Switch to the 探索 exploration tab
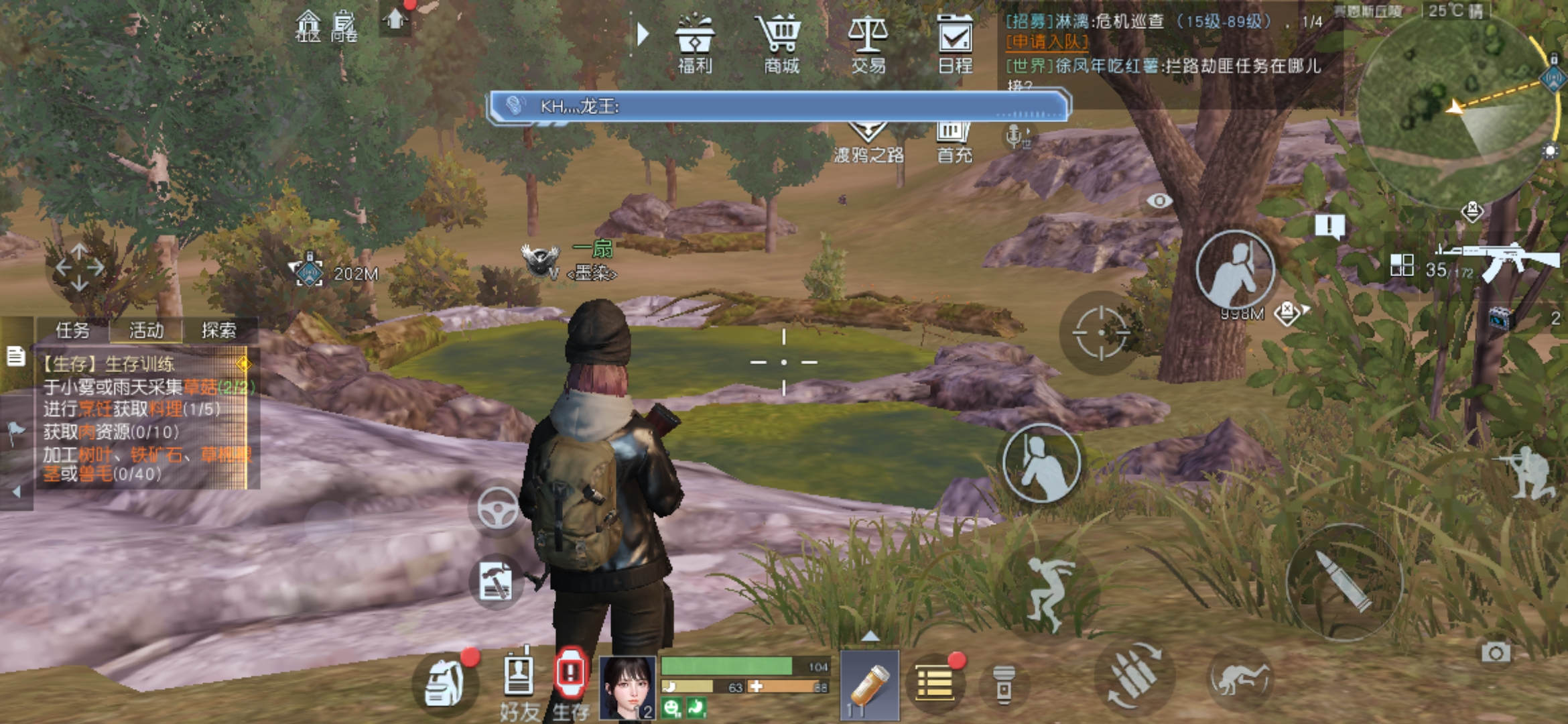The height and width of the screenshot is (724, 1568). [219, 330]
